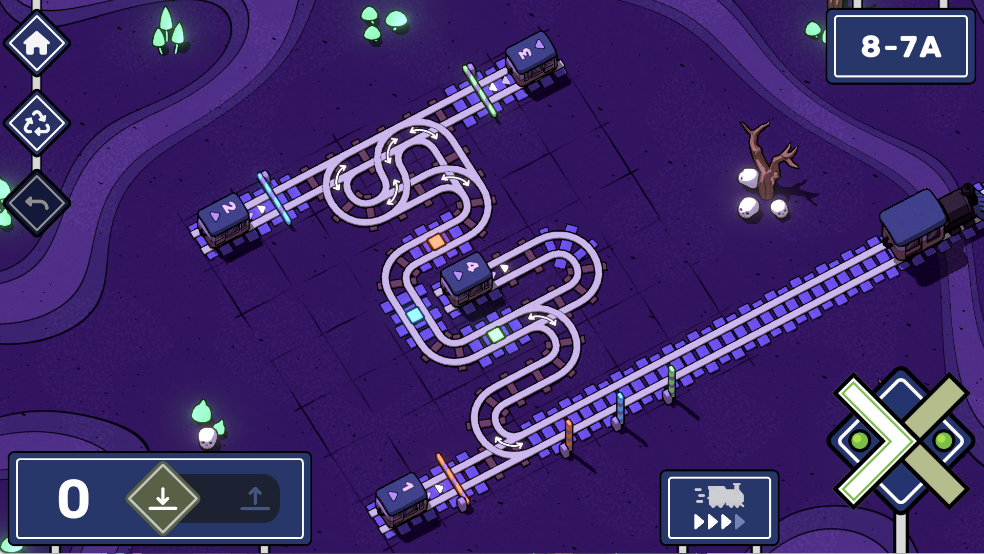
Task: Select train car number 1
Action: coord(402,496)
